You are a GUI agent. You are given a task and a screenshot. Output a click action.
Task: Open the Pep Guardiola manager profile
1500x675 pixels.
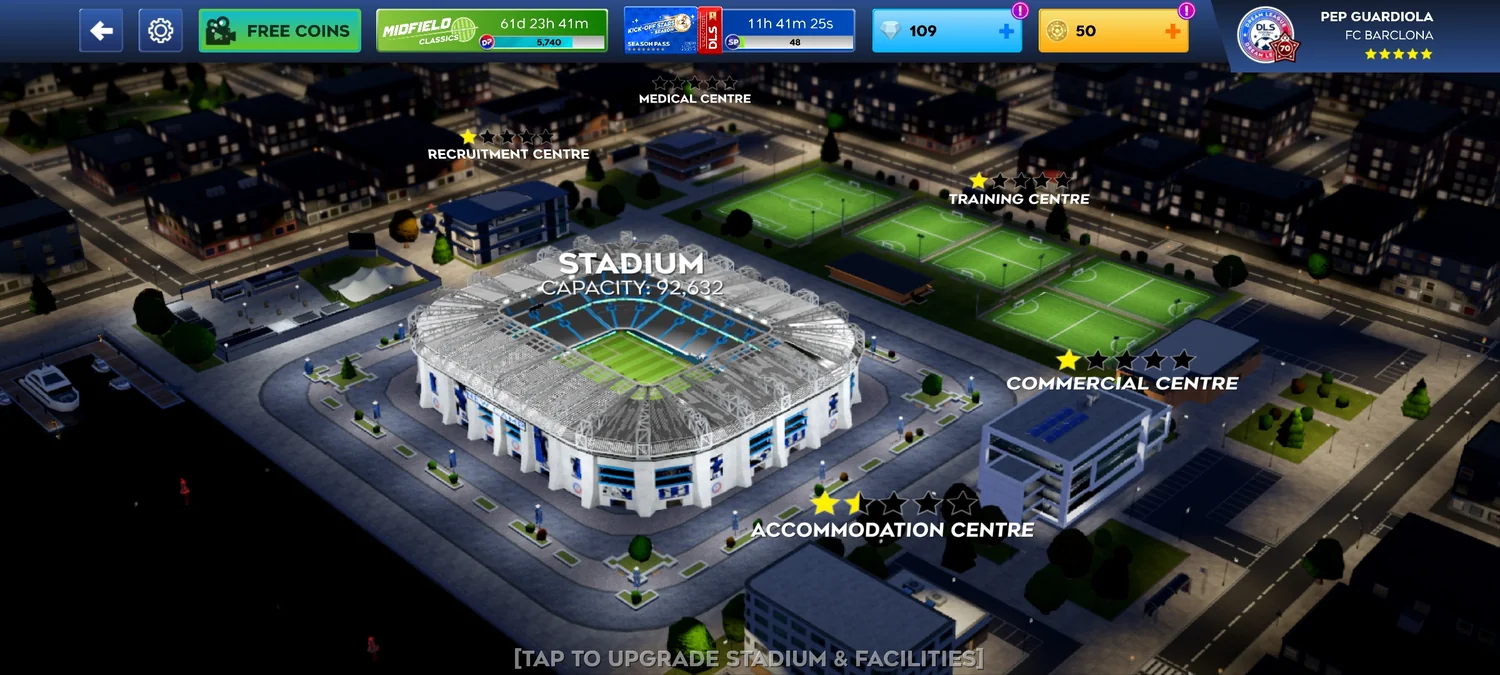(1340, 33)
